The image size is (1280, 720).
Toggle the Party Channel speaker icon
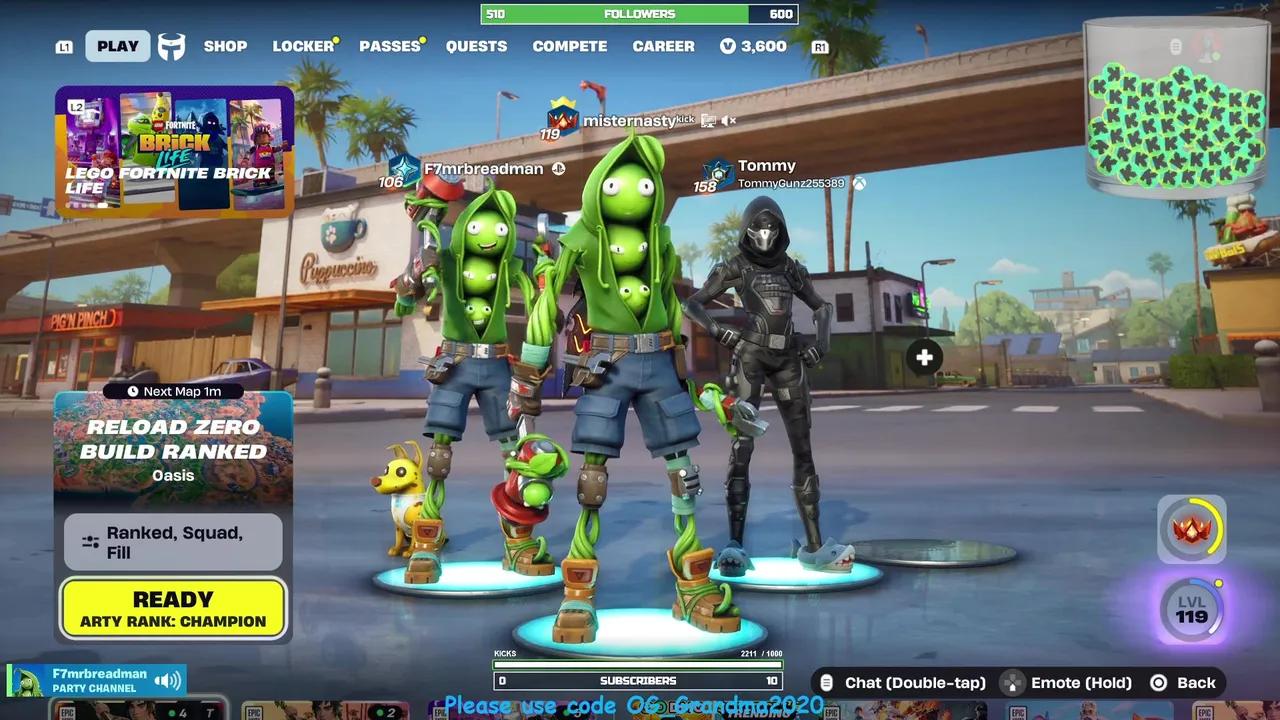167,678
